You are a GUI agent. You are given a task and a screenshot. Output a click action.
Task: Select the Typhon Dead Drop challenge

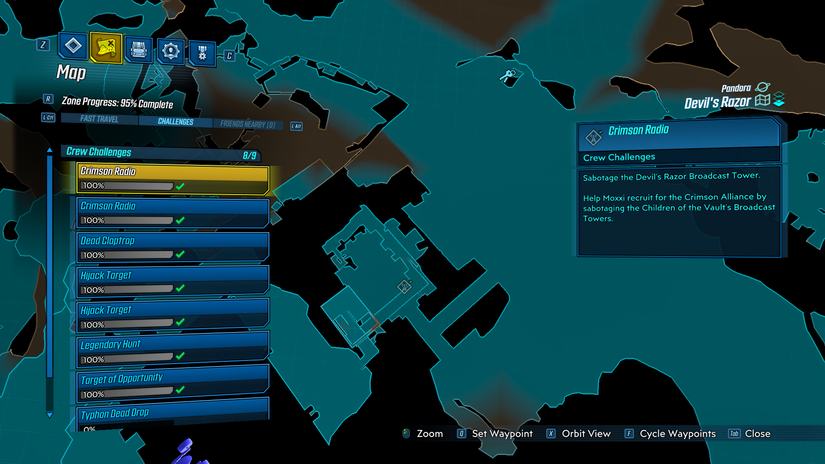coord(172,416)
